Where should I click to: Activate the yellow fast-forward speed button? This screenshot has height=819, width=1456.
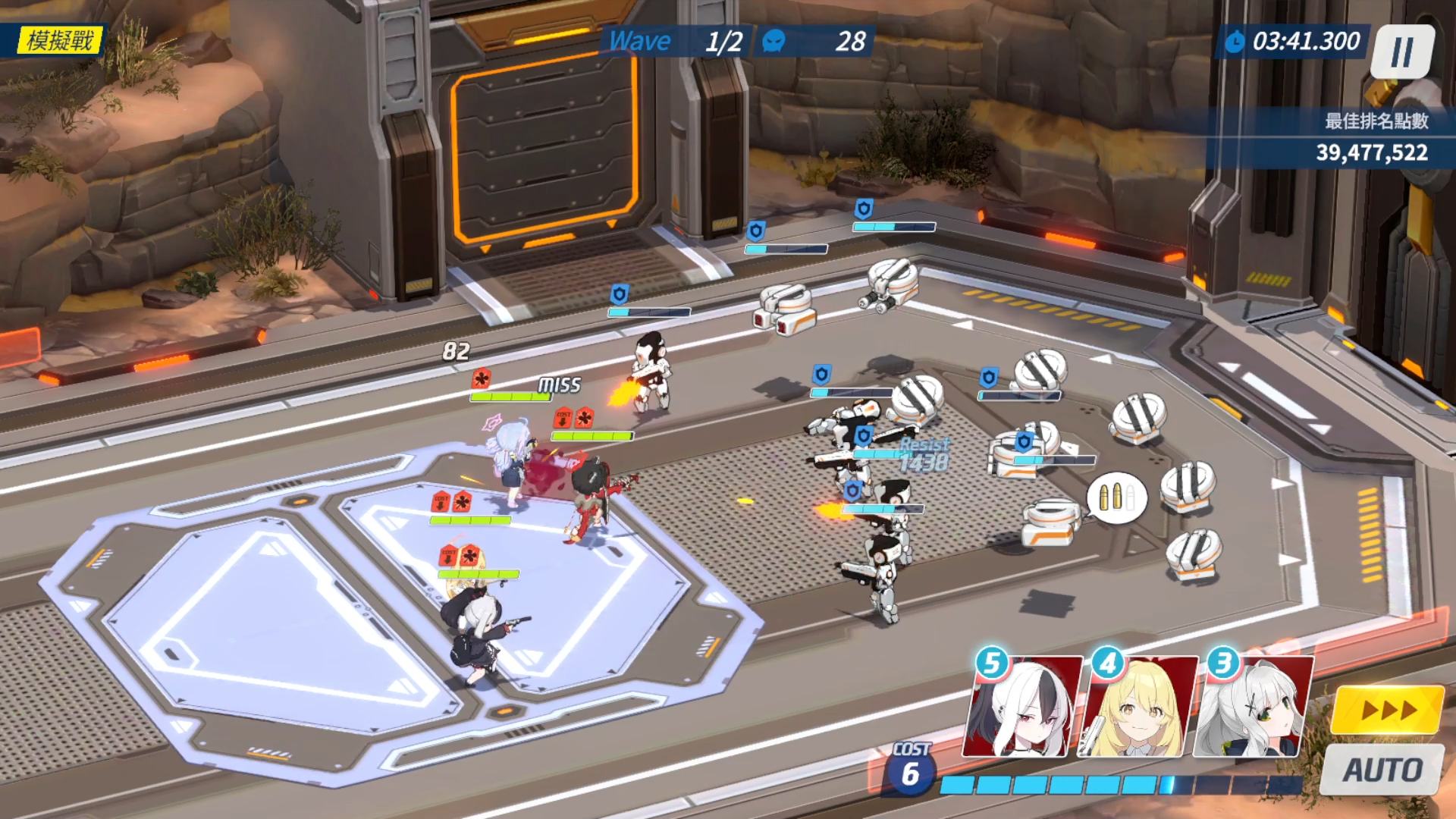pyautogui.click(x=1387, y=710)
